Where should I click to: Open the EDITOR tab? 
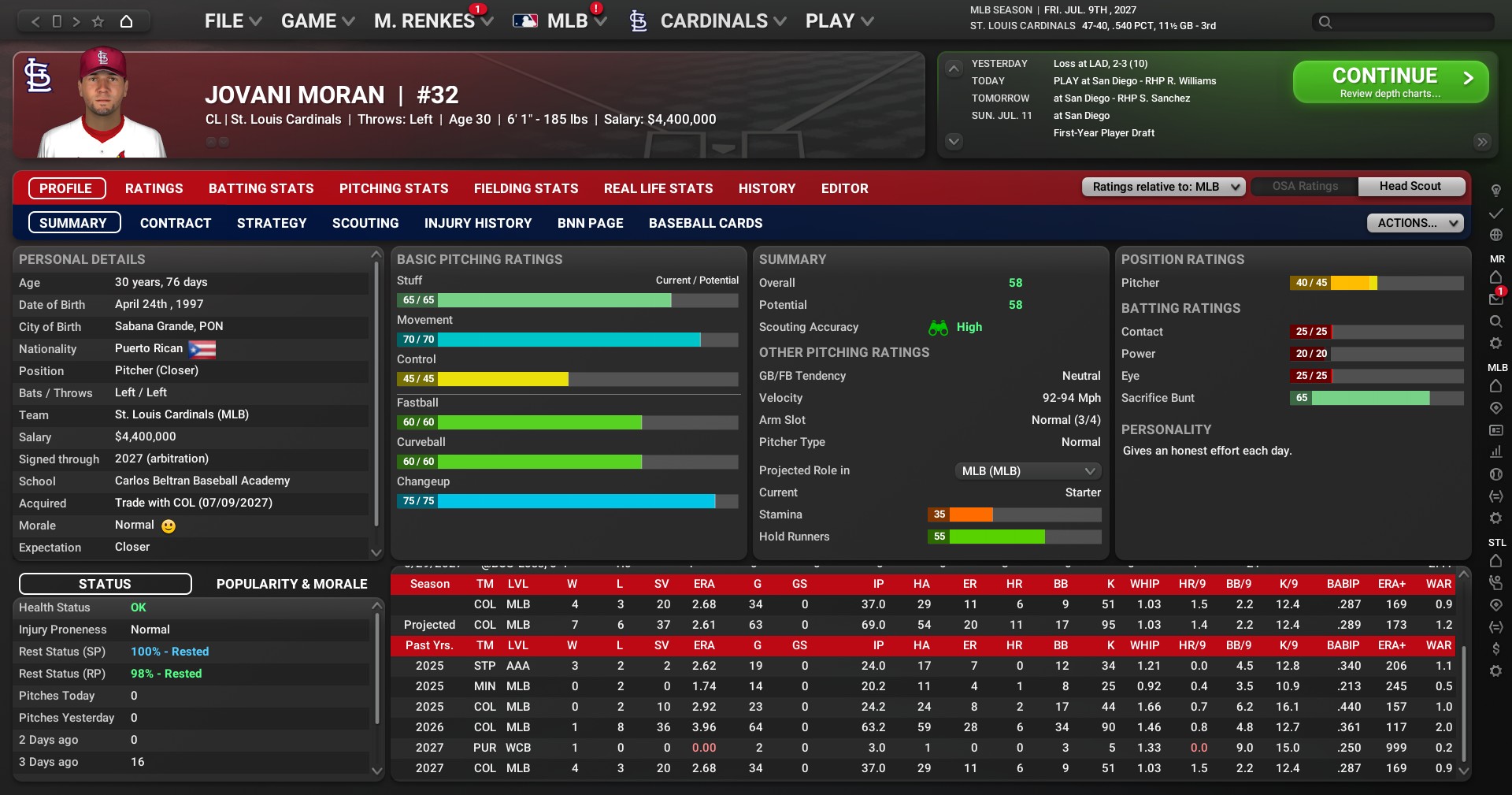[844, 188]
